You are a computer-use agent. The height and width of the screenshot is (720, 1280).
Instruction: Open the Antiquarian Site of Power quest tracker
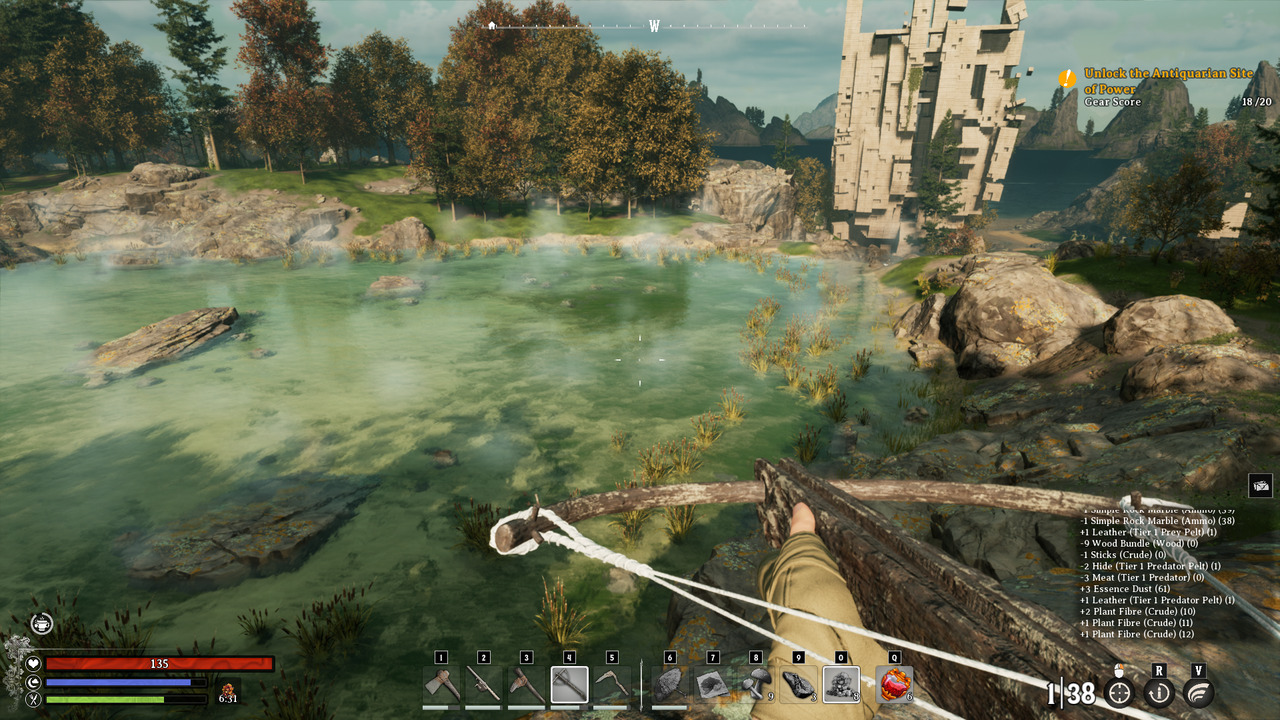1152,83
